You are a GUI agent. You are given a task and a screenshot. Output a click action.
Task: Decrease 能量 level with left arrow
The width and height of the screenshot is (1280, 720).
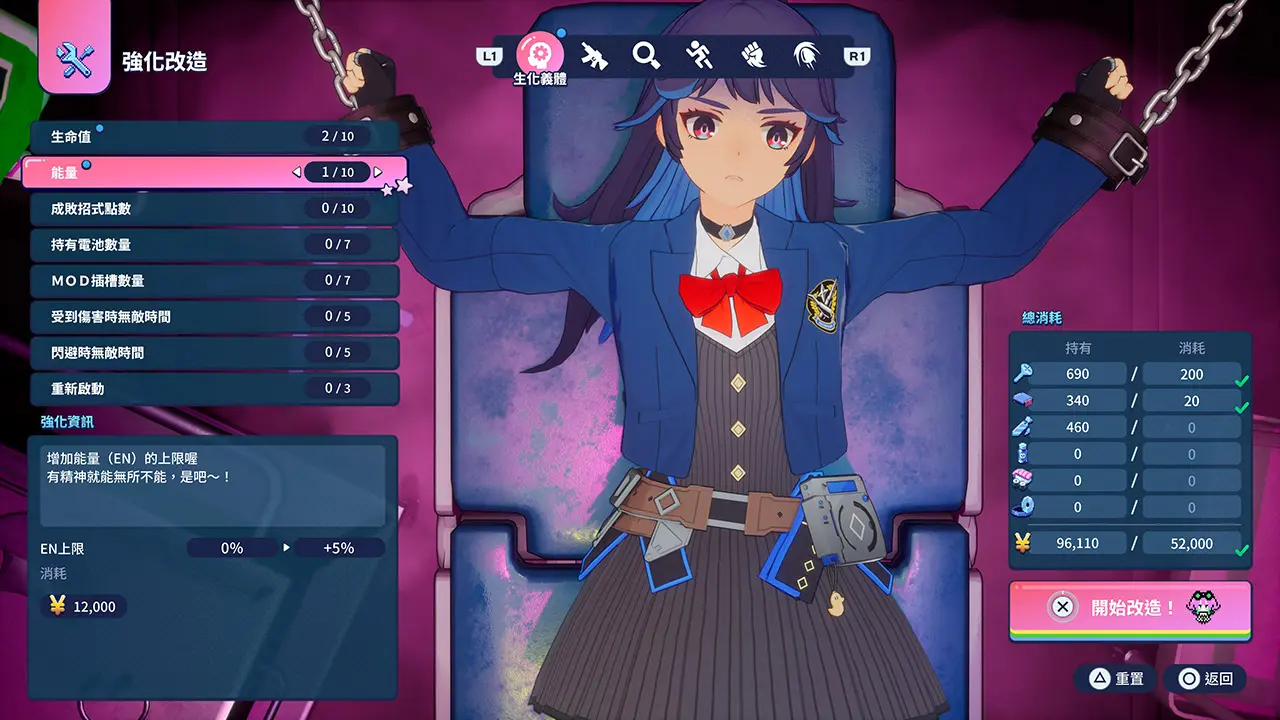pyautogui.click(x=296, y=173)
